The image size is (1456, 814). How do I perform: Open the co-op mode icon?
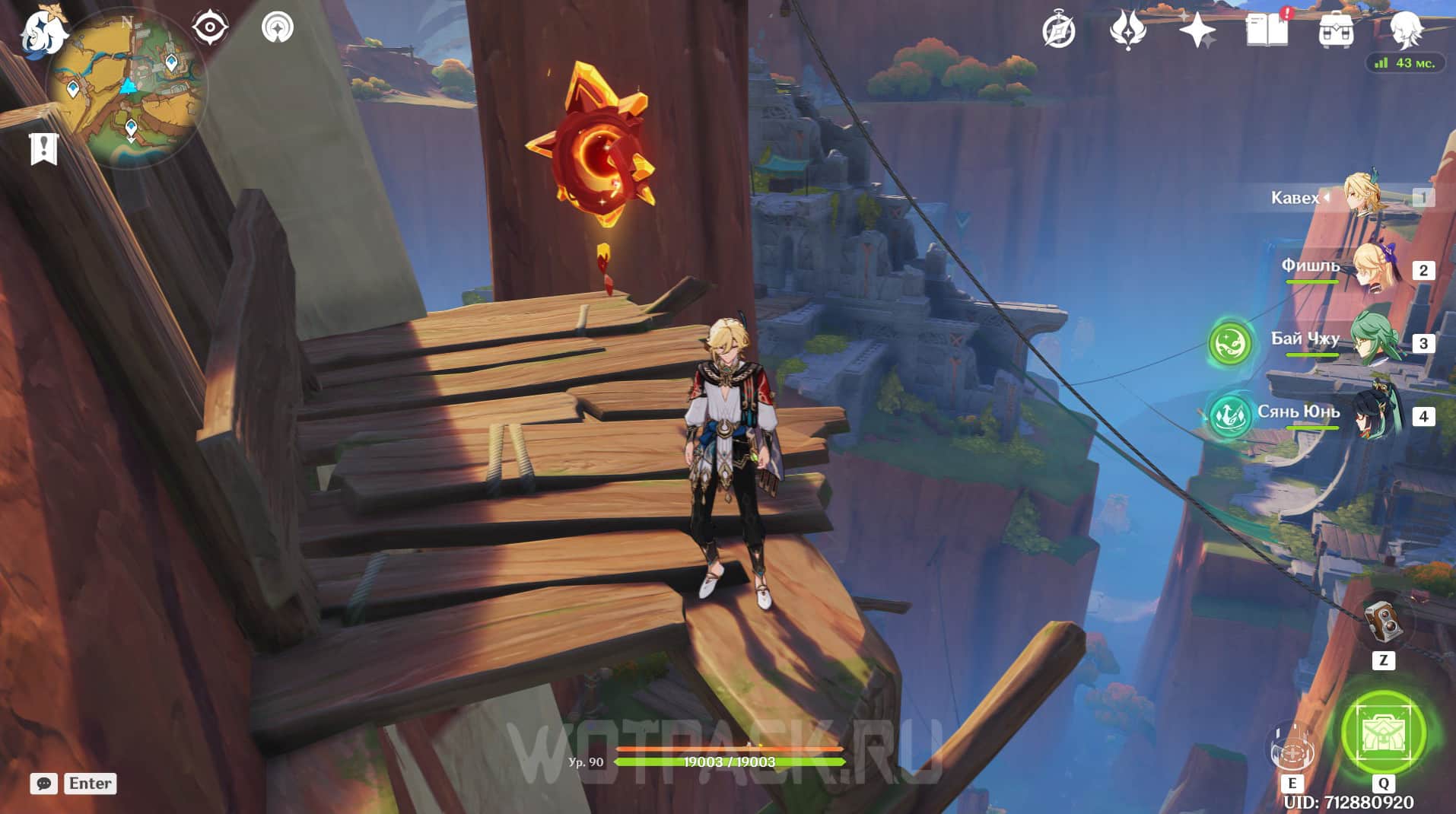point(277,28)
